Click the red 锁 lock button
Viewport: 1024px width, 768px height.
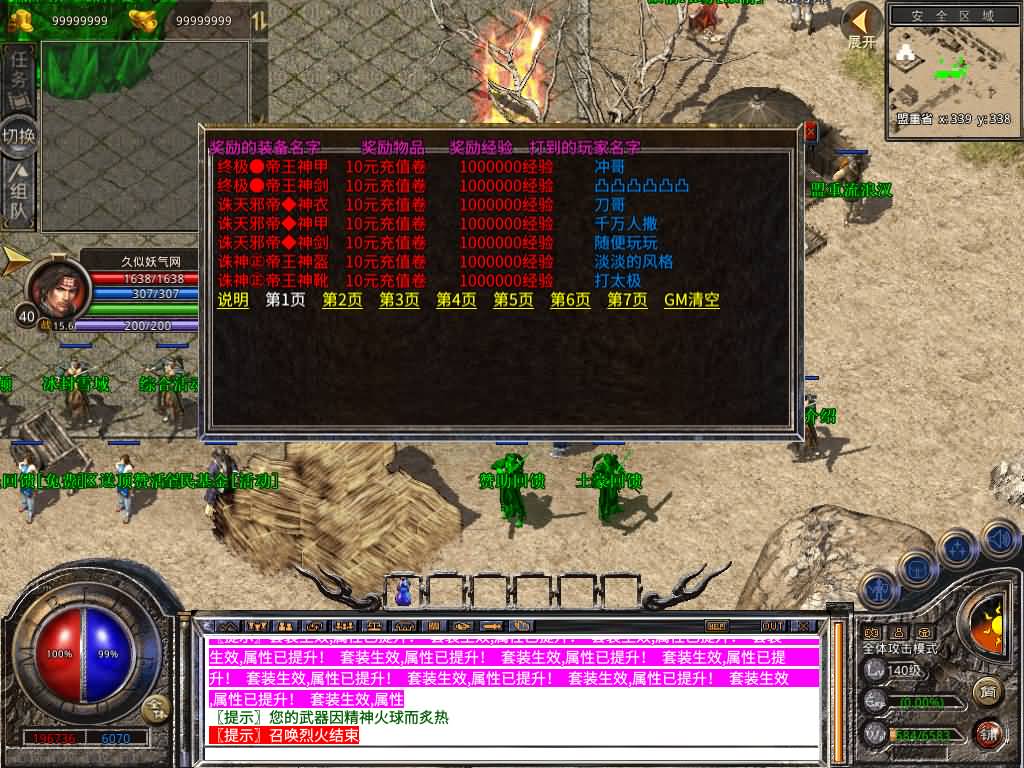[988, 733]
